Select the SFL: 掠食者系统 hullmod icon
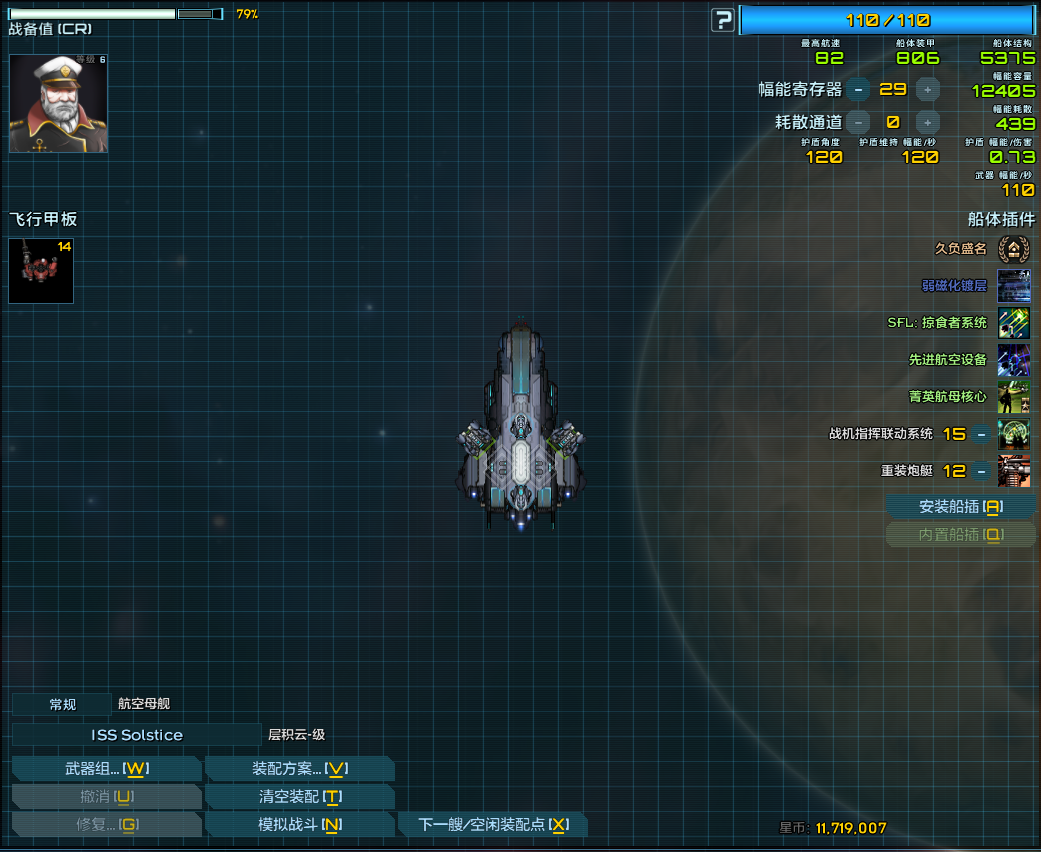1041x852 pixels. [1013, 323]
